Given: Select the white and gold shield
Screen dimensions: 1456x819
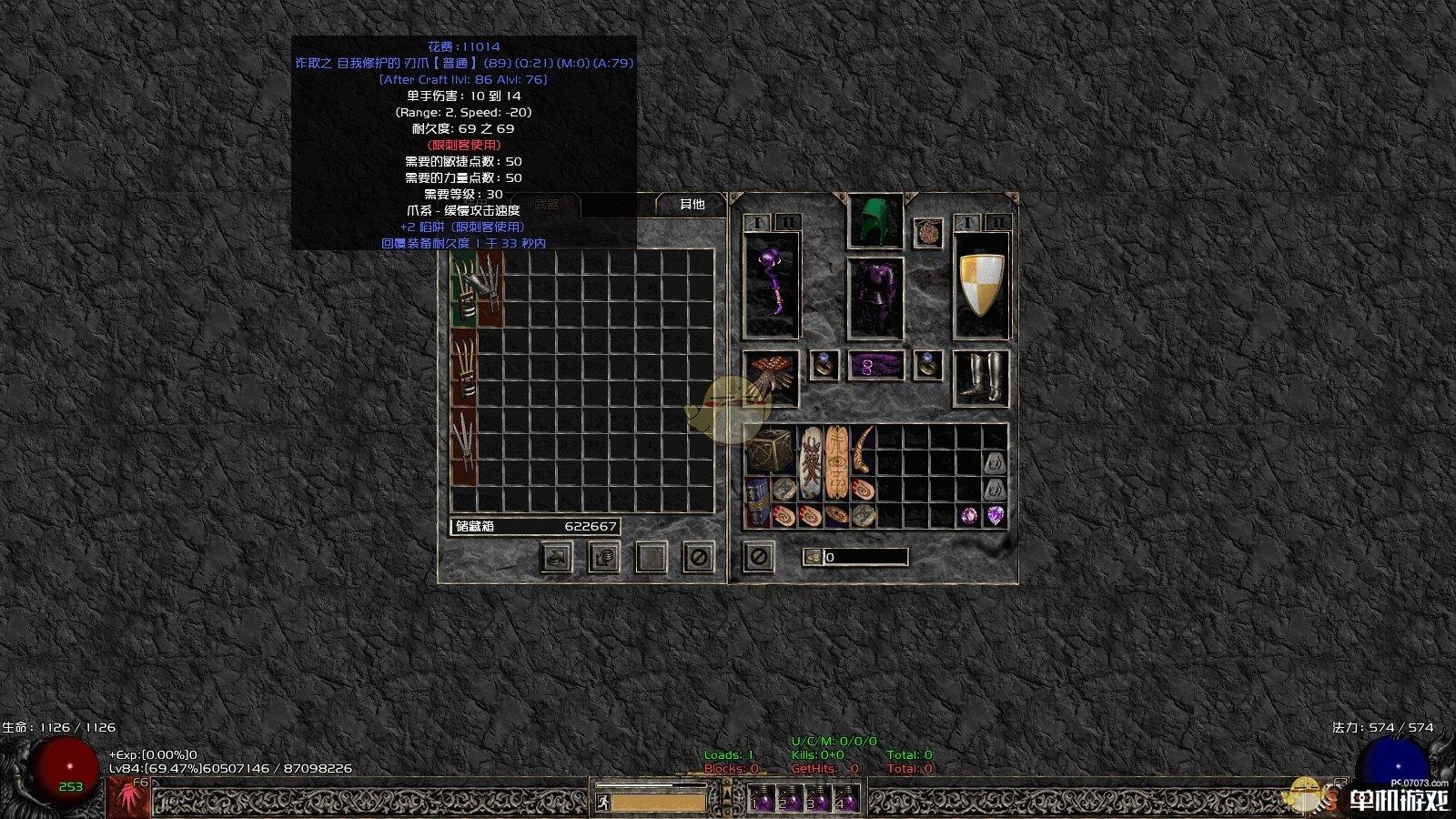Looking at the screenshot, I should click(981, 285).
